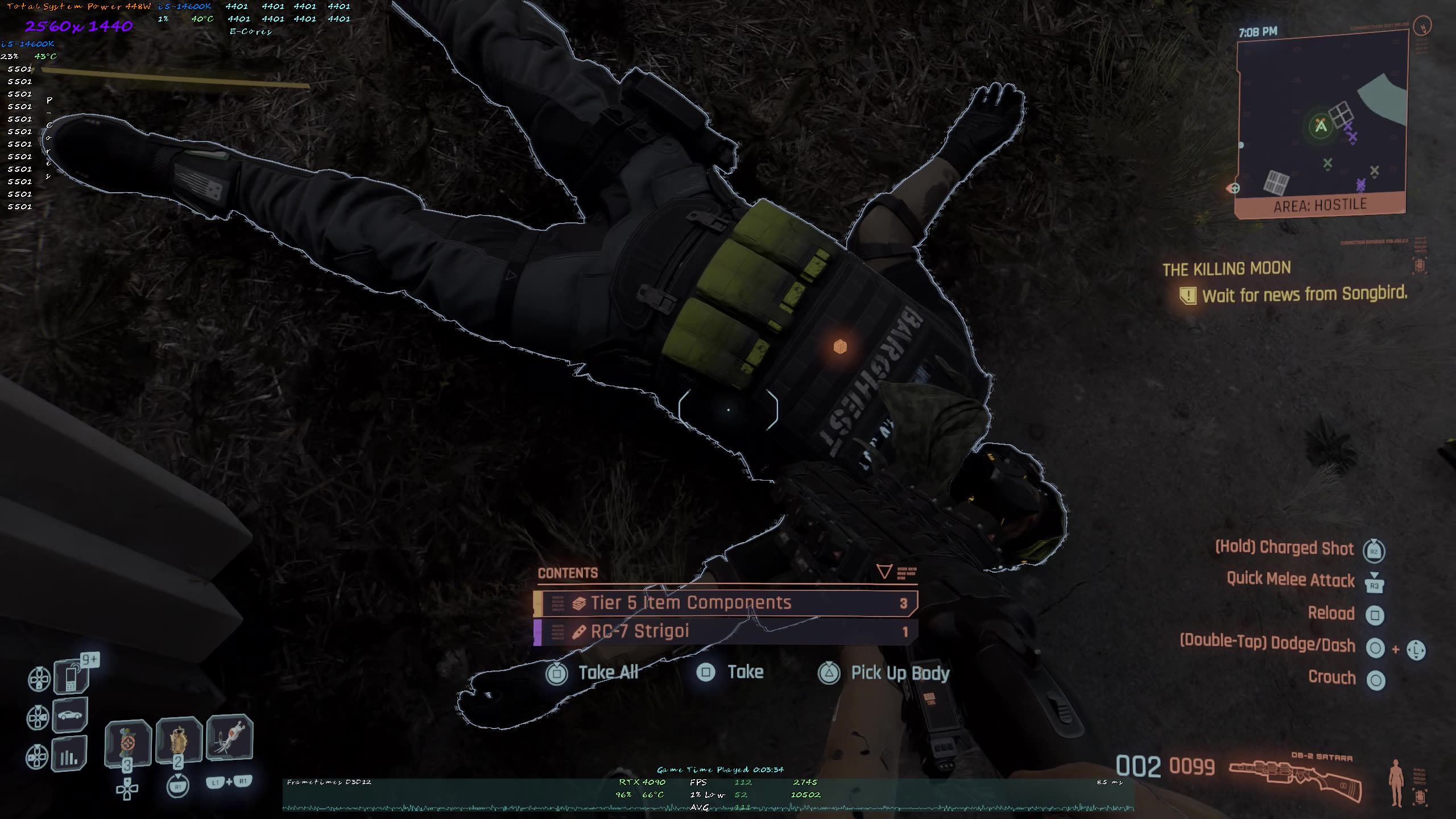Select the health consumable quick slot
This screenshot has width=1456, height=819.
click(179, 740)
